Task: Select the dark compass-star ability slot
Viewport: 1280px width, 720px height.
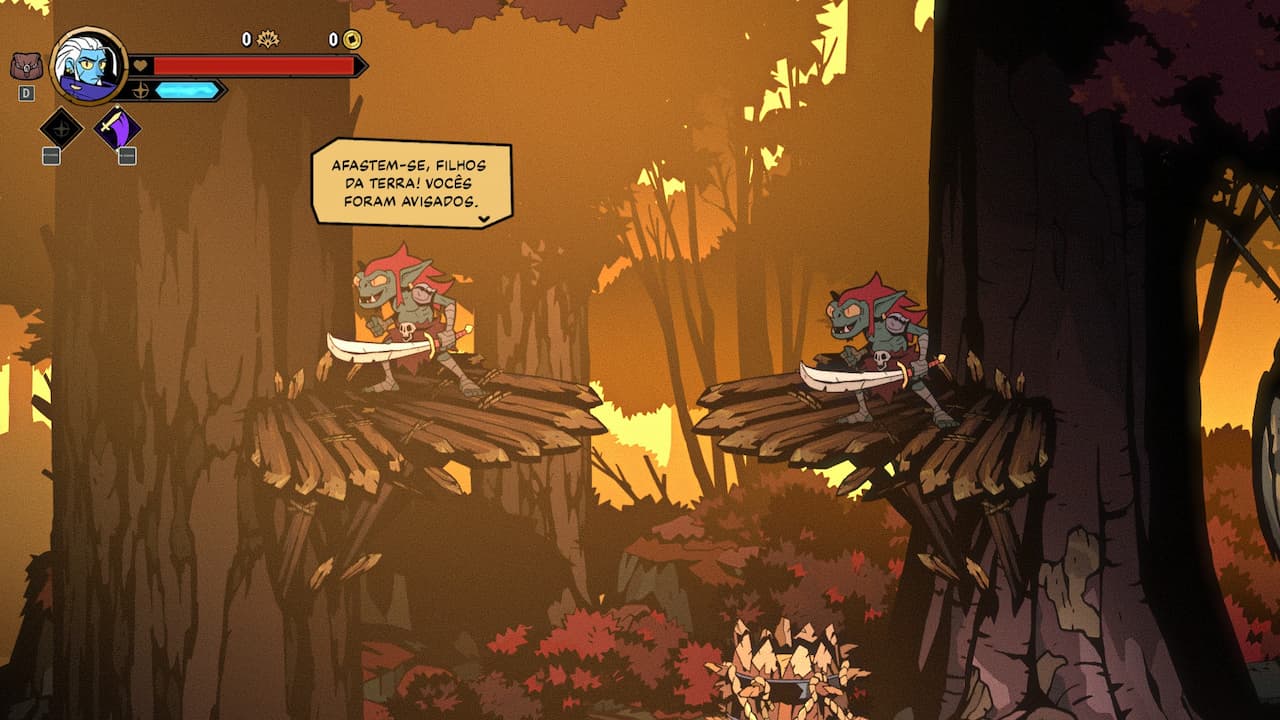Action: (61, 128)
